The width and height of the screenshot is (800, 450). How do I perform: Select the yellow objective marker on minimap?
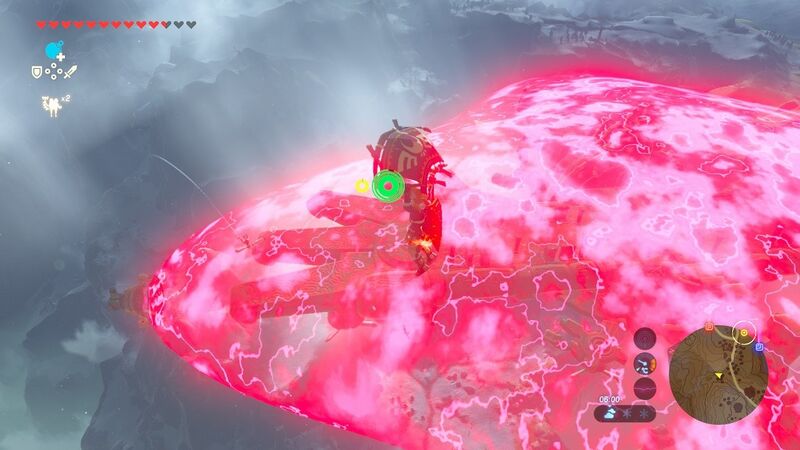744,332
